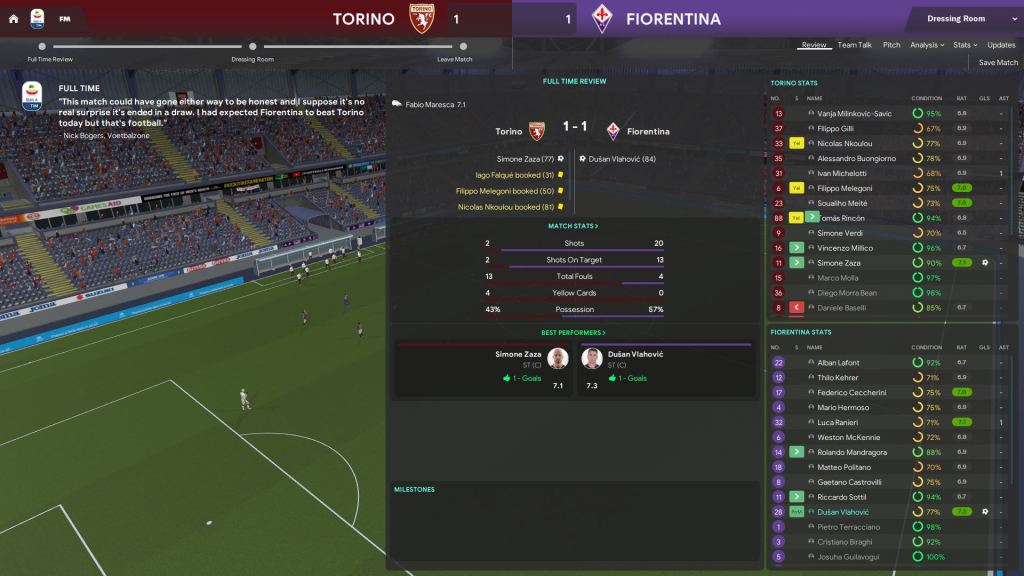The height and width of the screenshot is (576, 1024).
Task: Click referee Fabio Maresca's name
Action: [430, 104]
